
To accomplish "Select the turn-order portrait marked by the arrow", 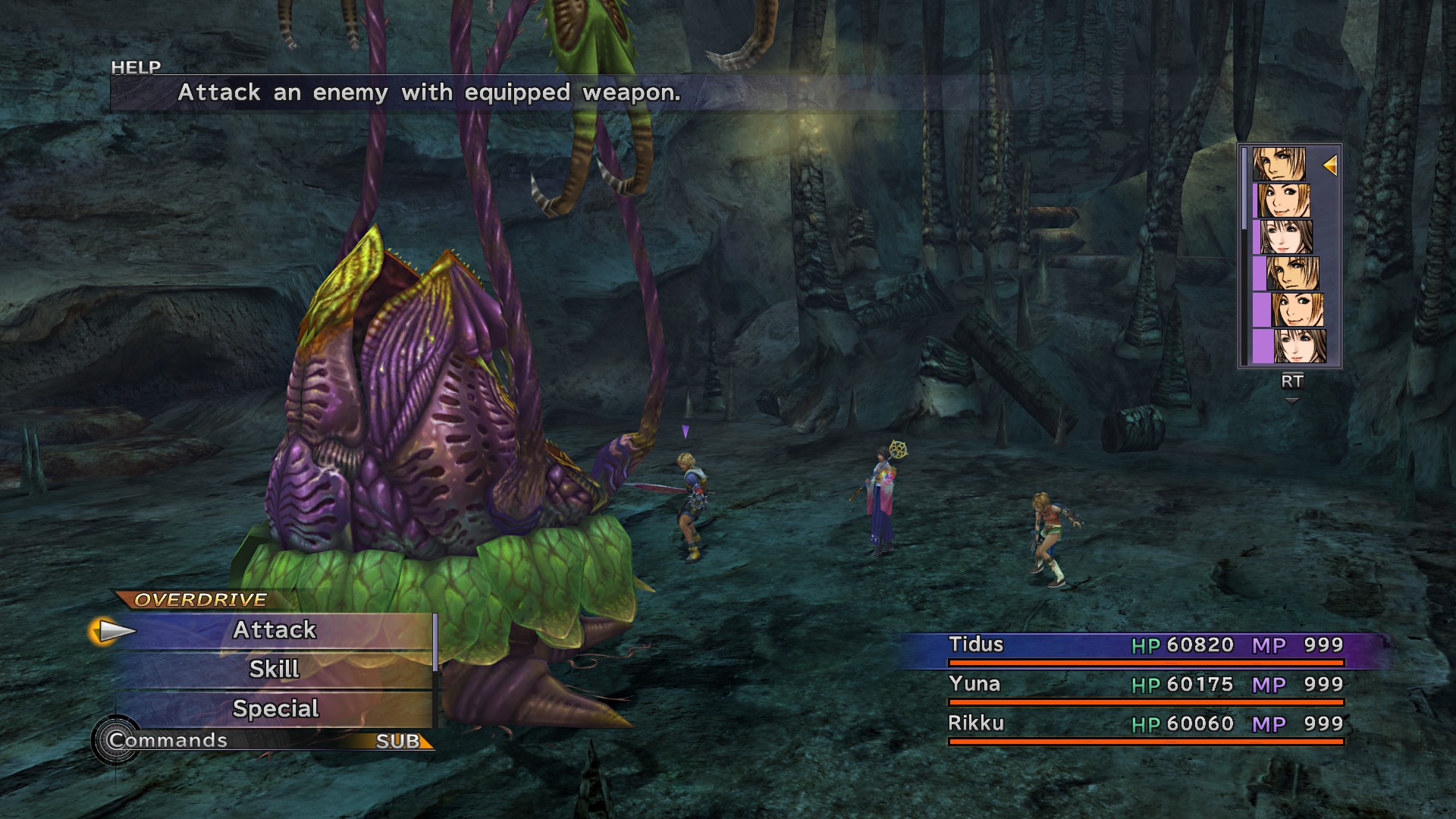I will coord(1279,164).
